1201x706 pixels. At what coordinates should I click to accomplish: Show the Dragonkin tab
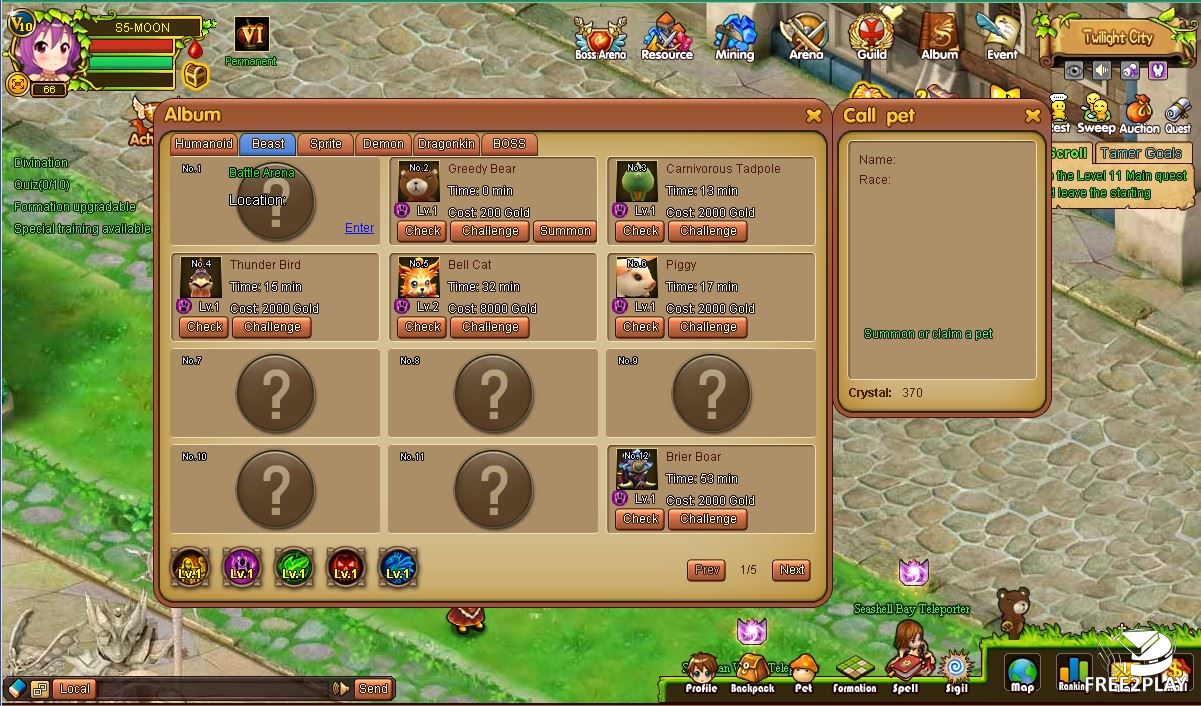point(446,144)
